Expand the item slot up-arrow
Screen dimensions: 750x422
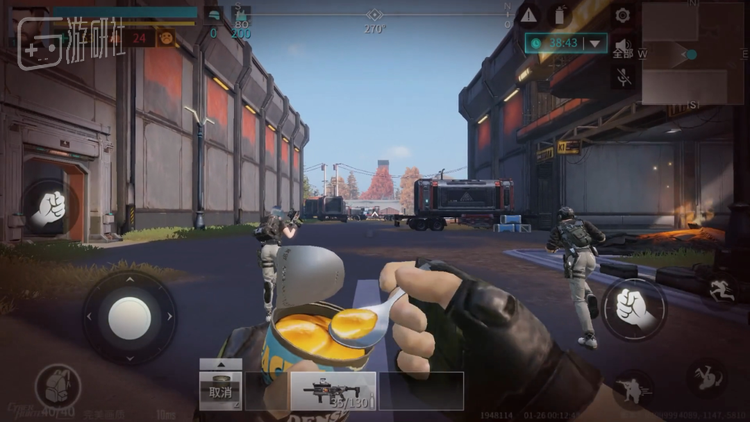click(x=221, y=364)
